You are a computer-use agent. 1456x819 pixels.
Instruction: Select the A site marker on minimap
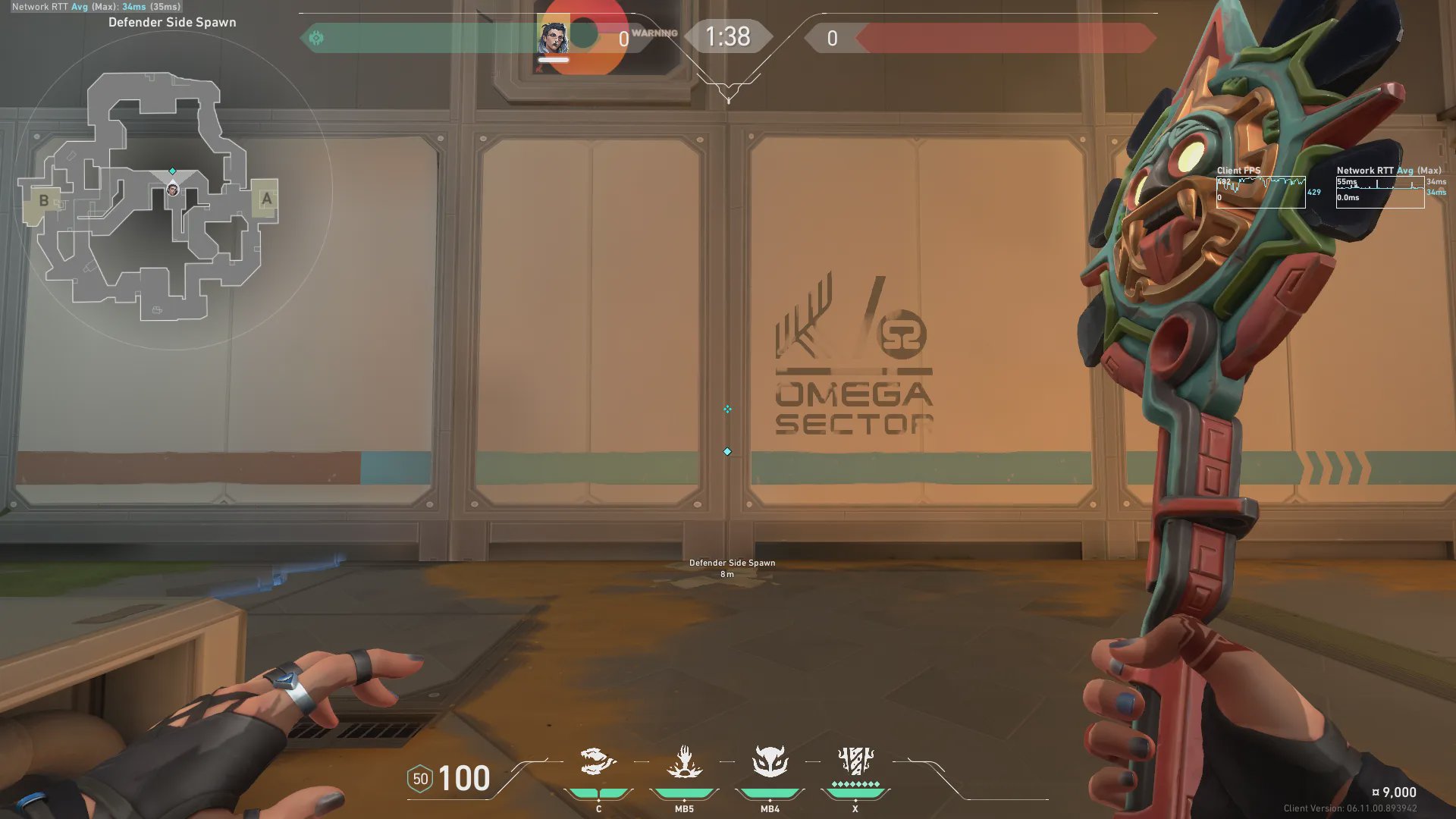click(266, 199)
